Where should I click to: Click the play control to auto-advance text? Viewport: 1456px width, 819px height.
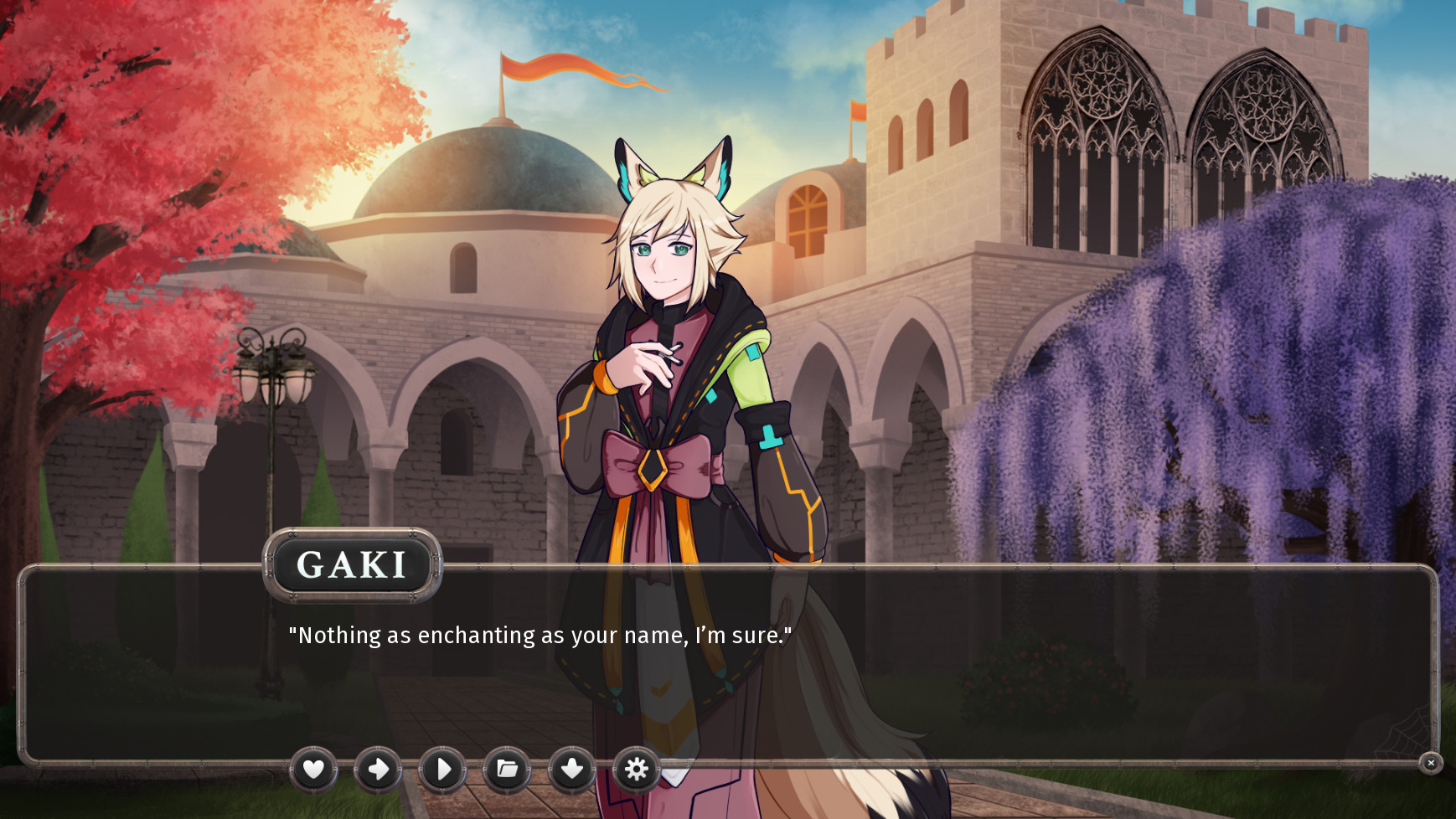point(443,768)
